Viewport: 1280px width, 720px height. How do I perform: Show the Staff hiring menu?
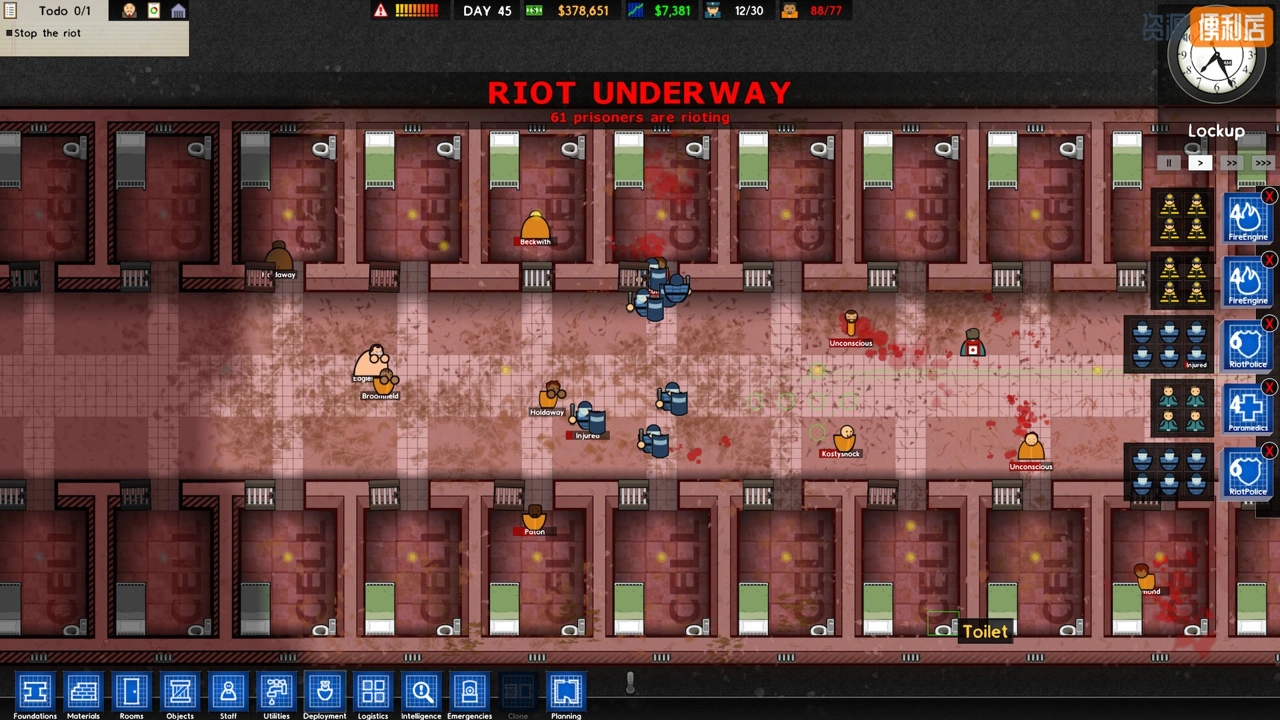tap(228, 692)
